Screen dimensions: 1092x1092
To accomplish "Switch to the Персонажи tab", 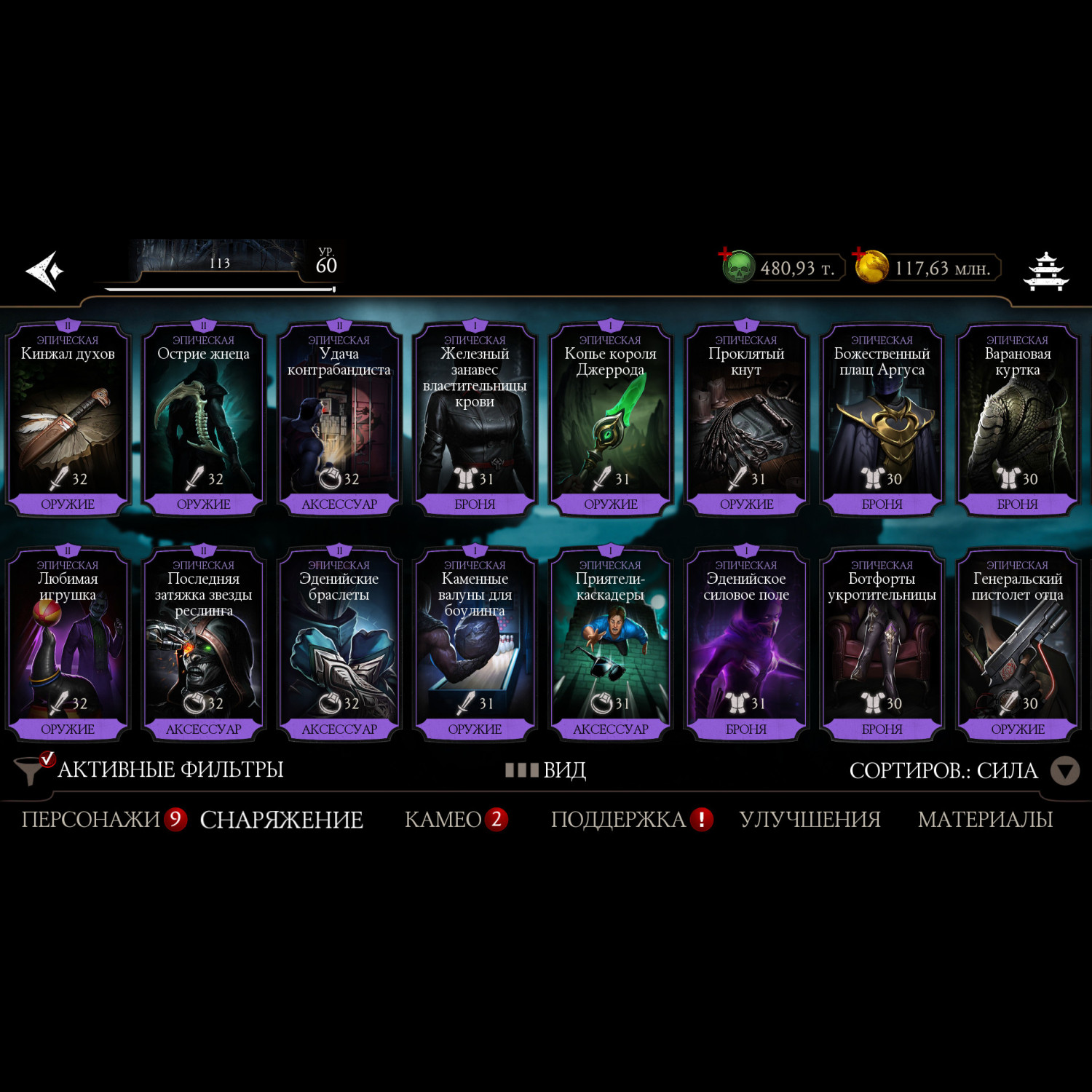I will coord(90,820).
